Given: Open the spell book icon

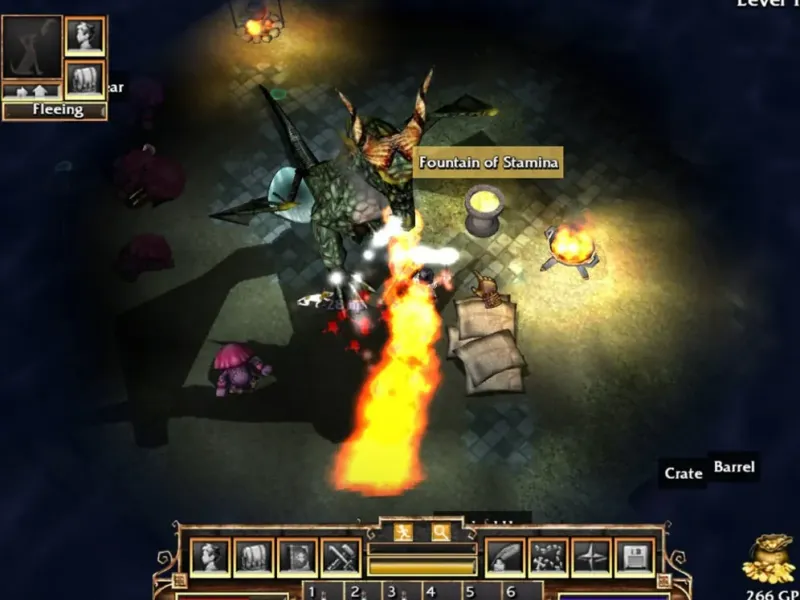Looking at the screenshot, I should 297,557.
